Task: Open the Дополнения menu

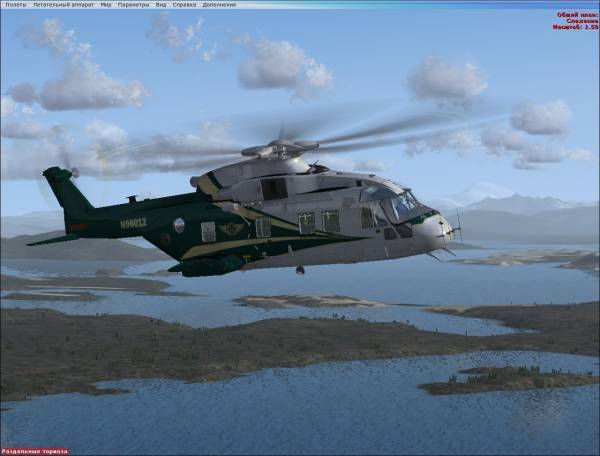Action: pyautogui.click(x=218, y=4)
